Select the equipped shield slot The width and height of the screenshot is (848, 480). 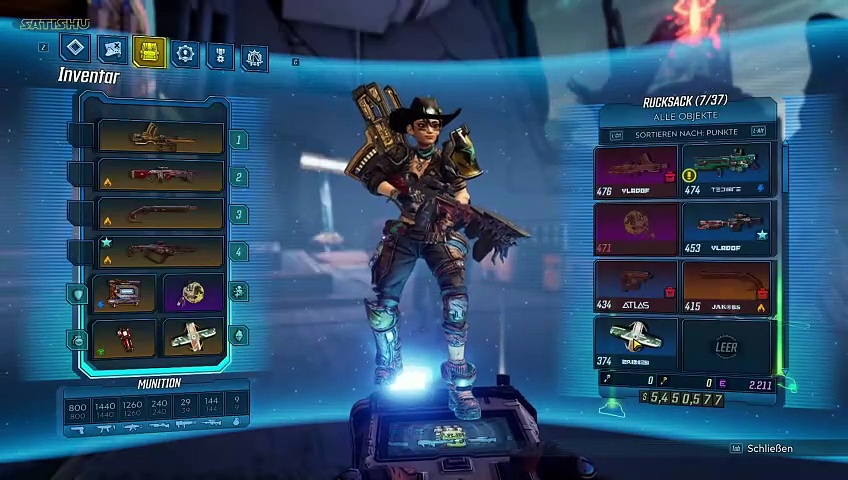(124, 293)
